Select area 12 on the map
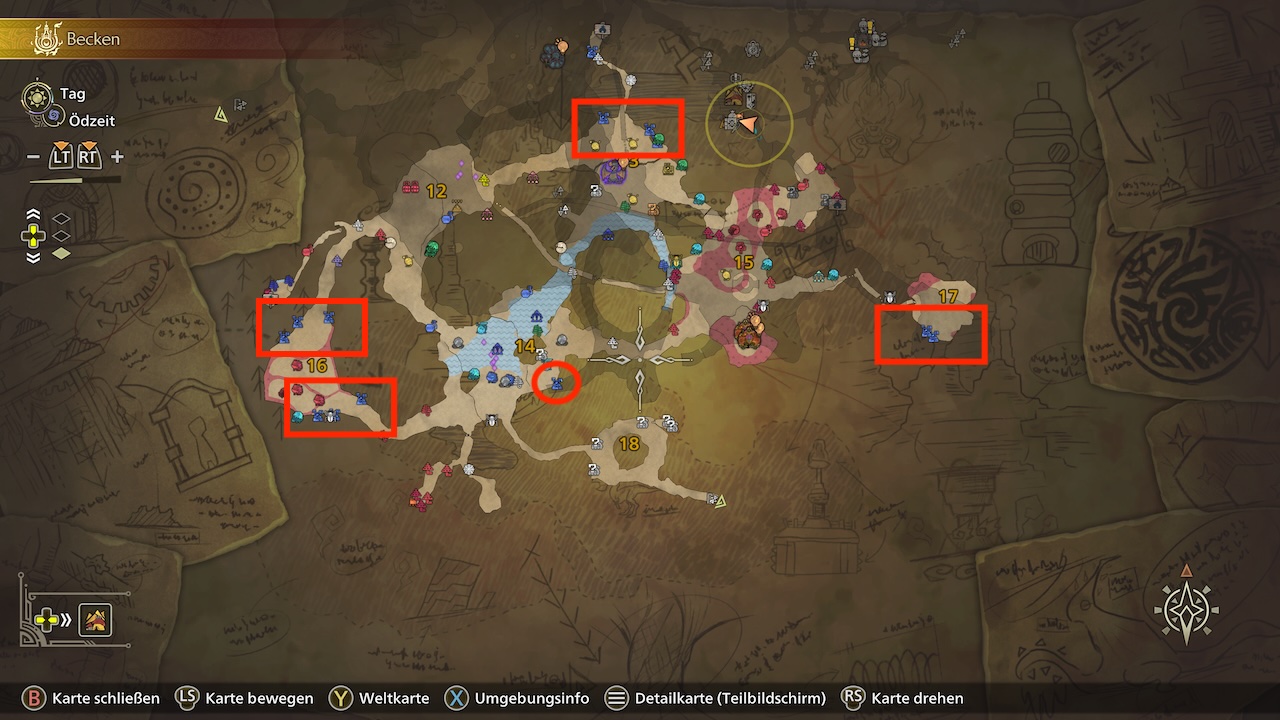The image size is (1280, 720). click(x=436, y=191)
